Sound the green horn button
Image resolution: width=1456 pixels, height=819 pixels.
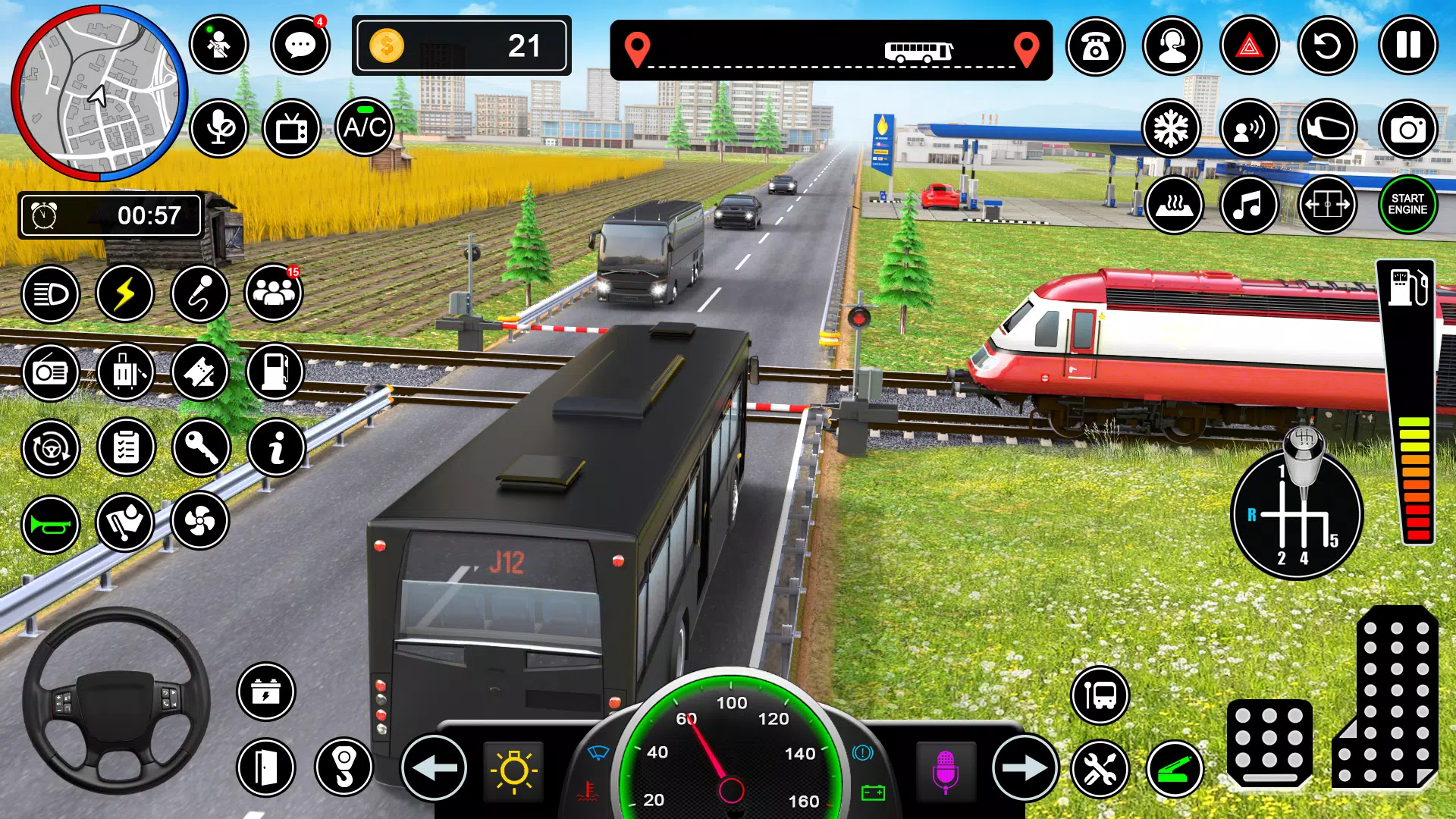51,525
